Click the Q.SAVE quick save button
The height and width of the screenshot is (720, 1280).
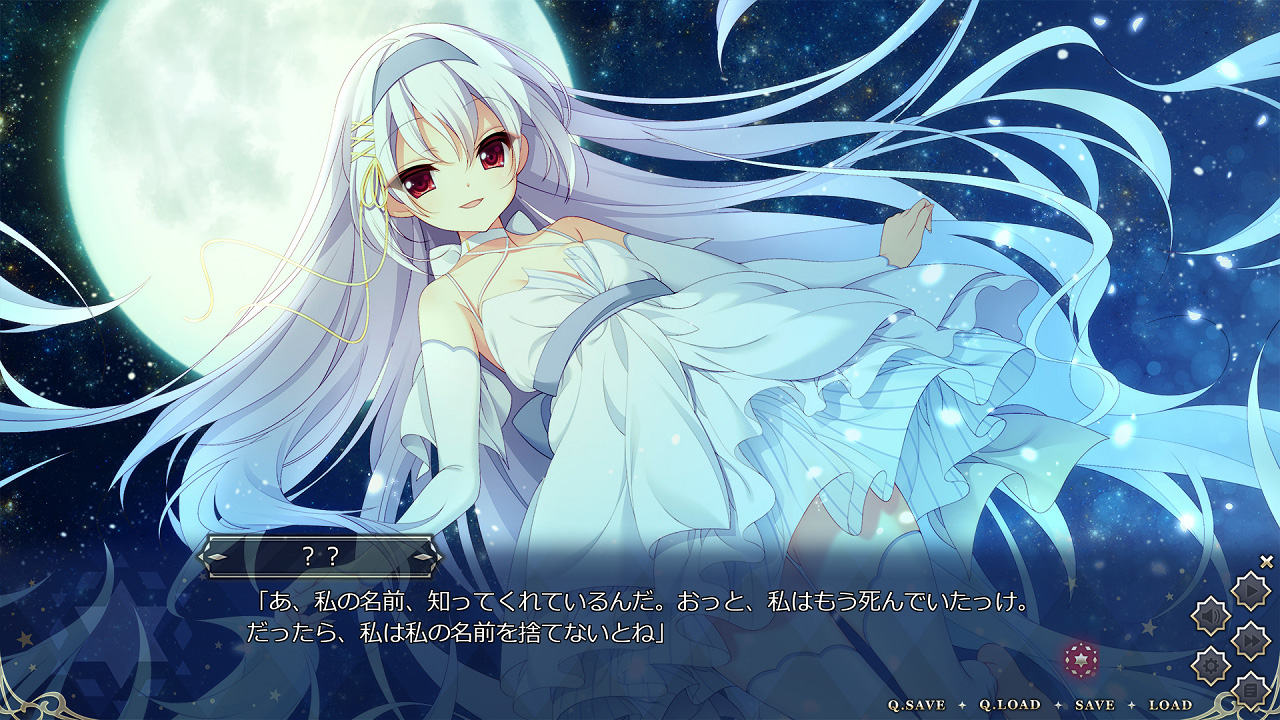916,705
